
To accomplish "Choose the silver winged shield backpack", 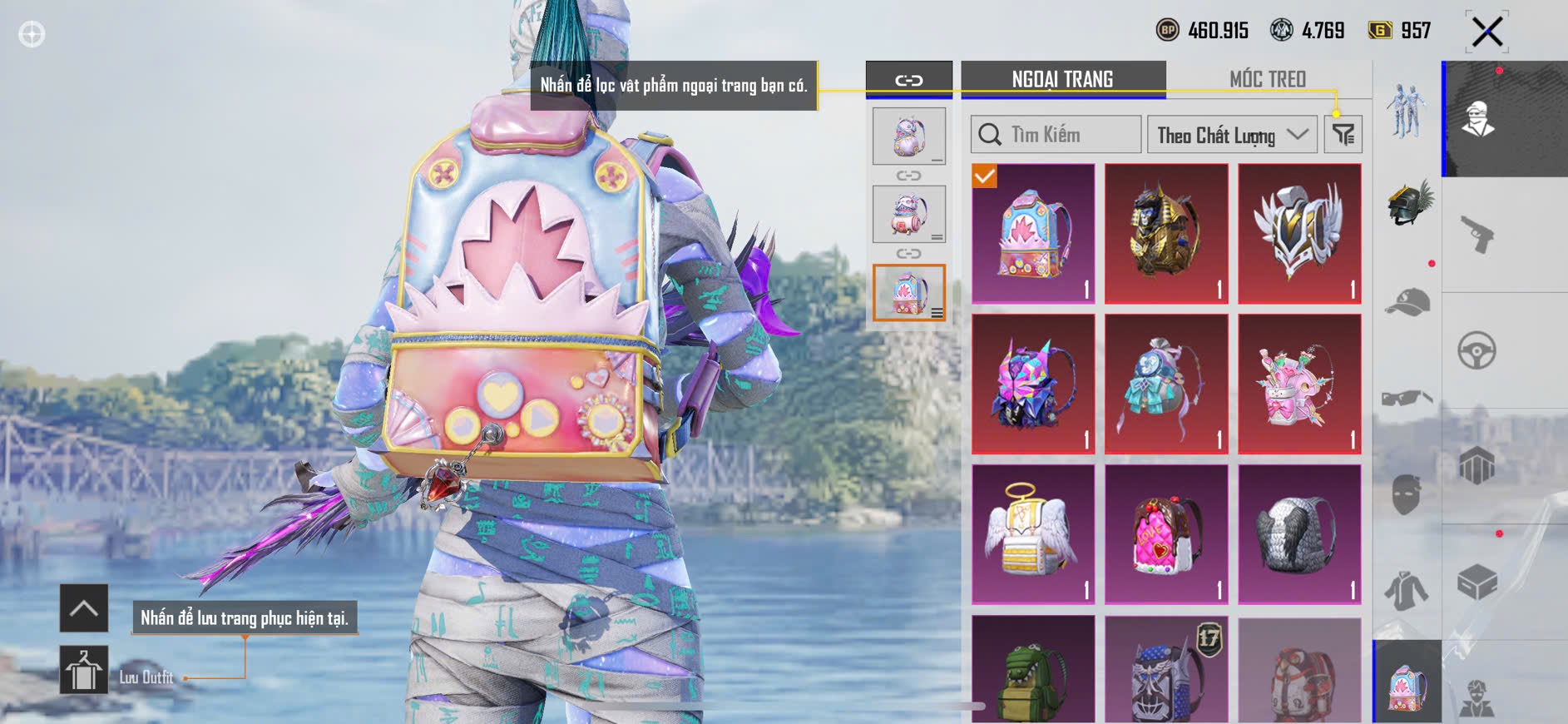I will click(x=1299, y=234).
